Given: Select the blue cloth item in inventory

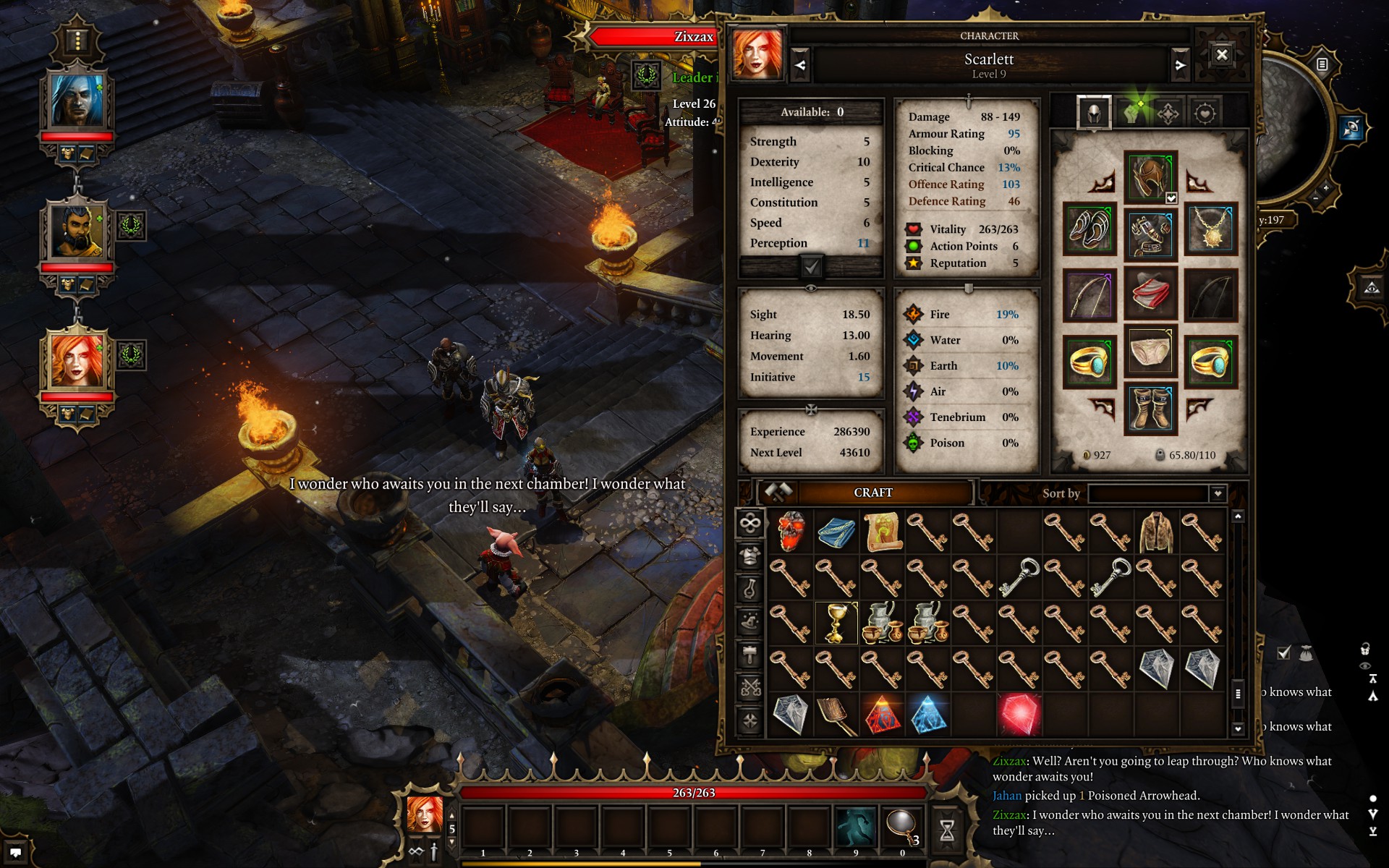Looking at the screenshot, I should (x=836, y=532).
